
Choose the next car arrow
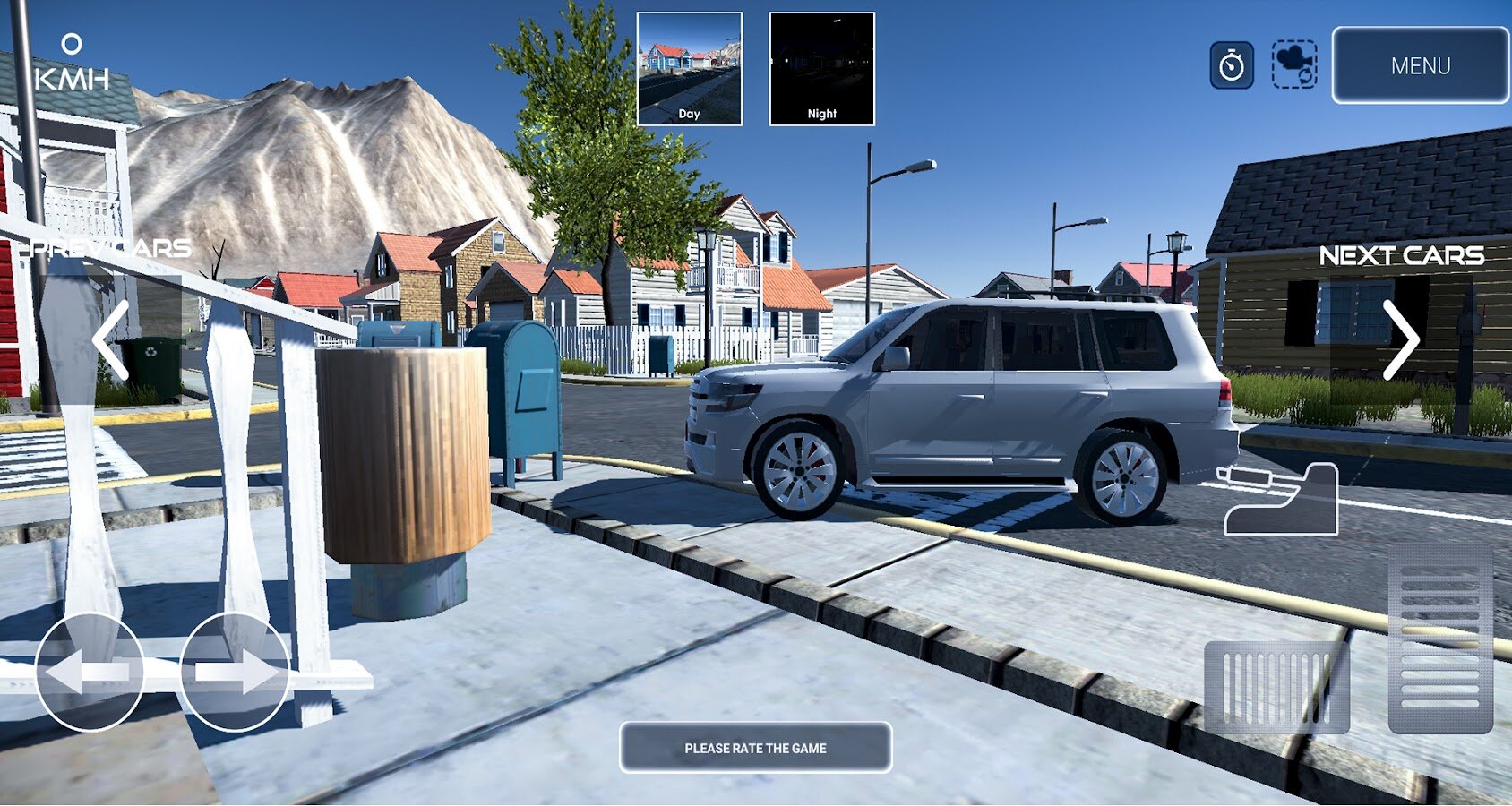(1400, 339)
